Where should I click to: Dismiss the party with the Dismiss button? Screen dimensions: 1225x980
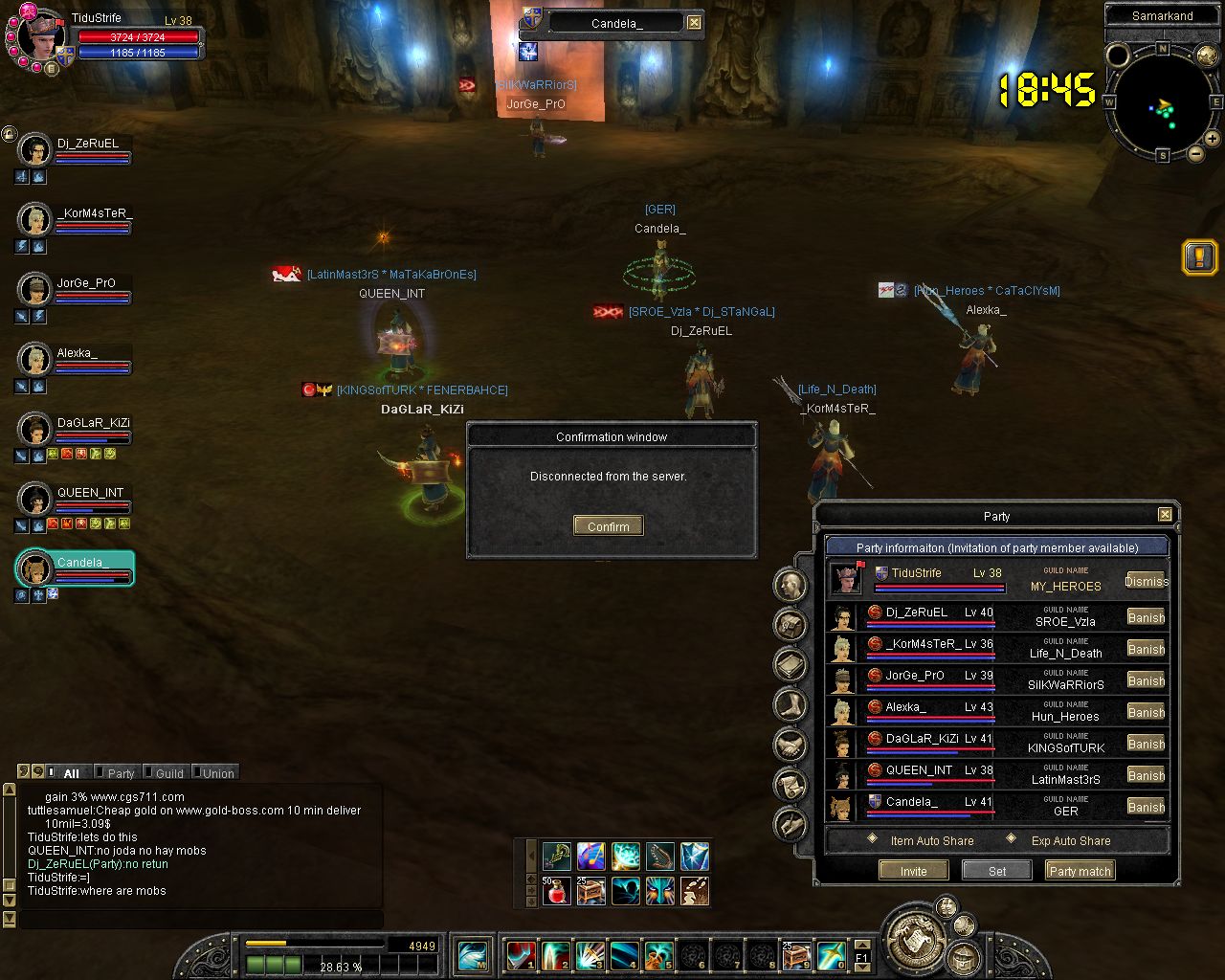click(x=1146, y=581)
